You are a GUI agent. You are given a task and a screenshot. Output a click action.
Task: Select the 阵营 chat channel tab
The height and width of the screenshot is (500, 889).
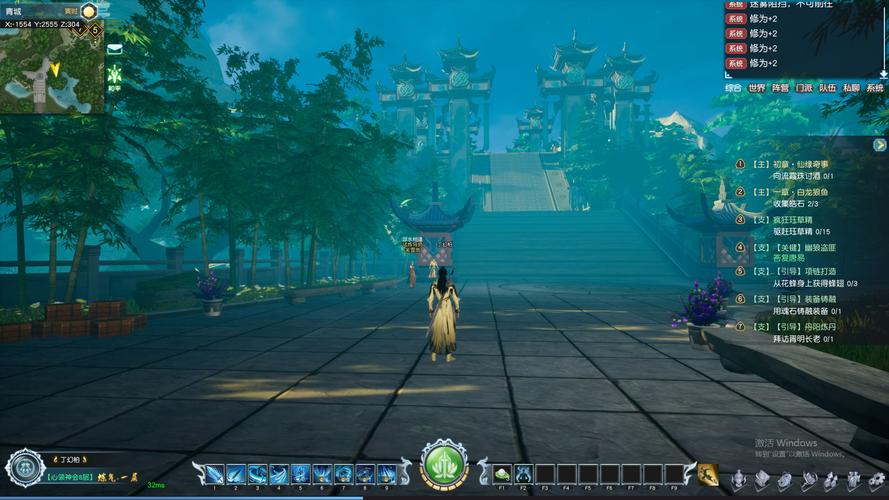780,88
